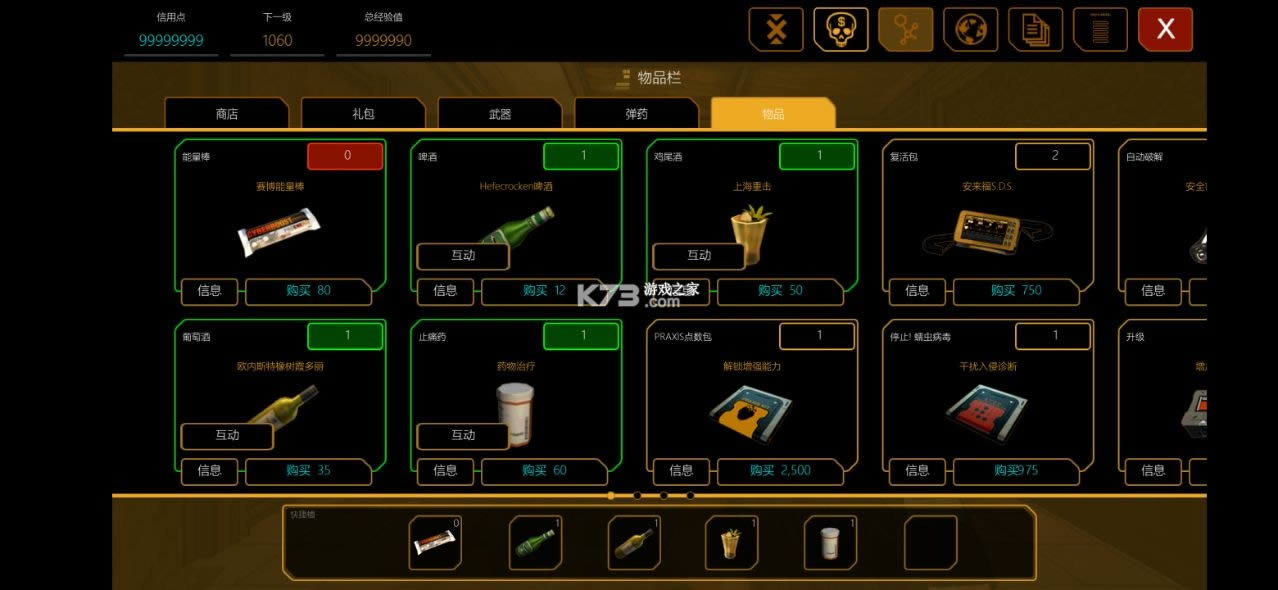
Task: Open the 礼包 tab
Action: [363, 114]
